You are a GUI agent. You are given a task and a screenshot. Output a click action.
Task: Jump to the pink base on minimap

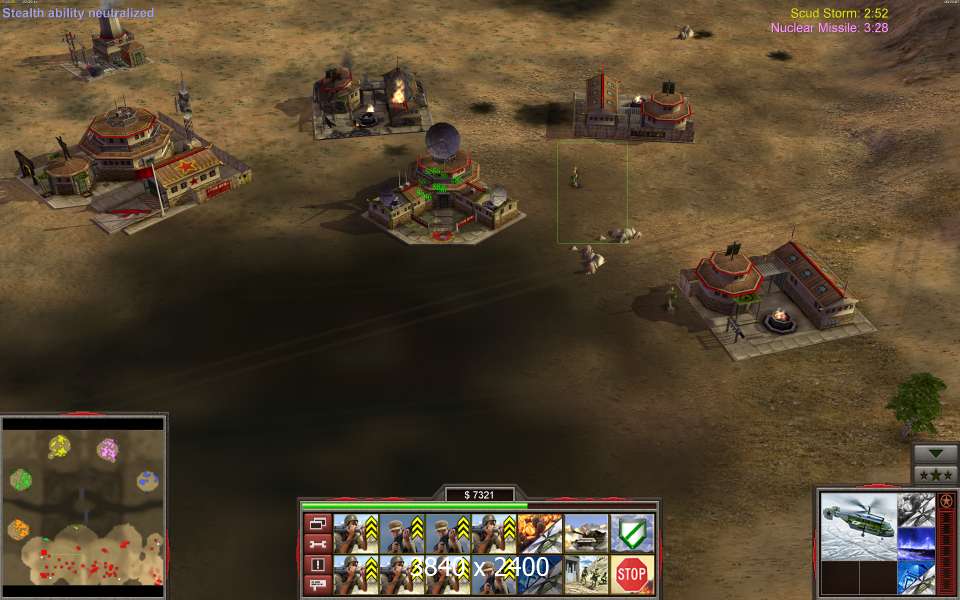click(107, 450)
